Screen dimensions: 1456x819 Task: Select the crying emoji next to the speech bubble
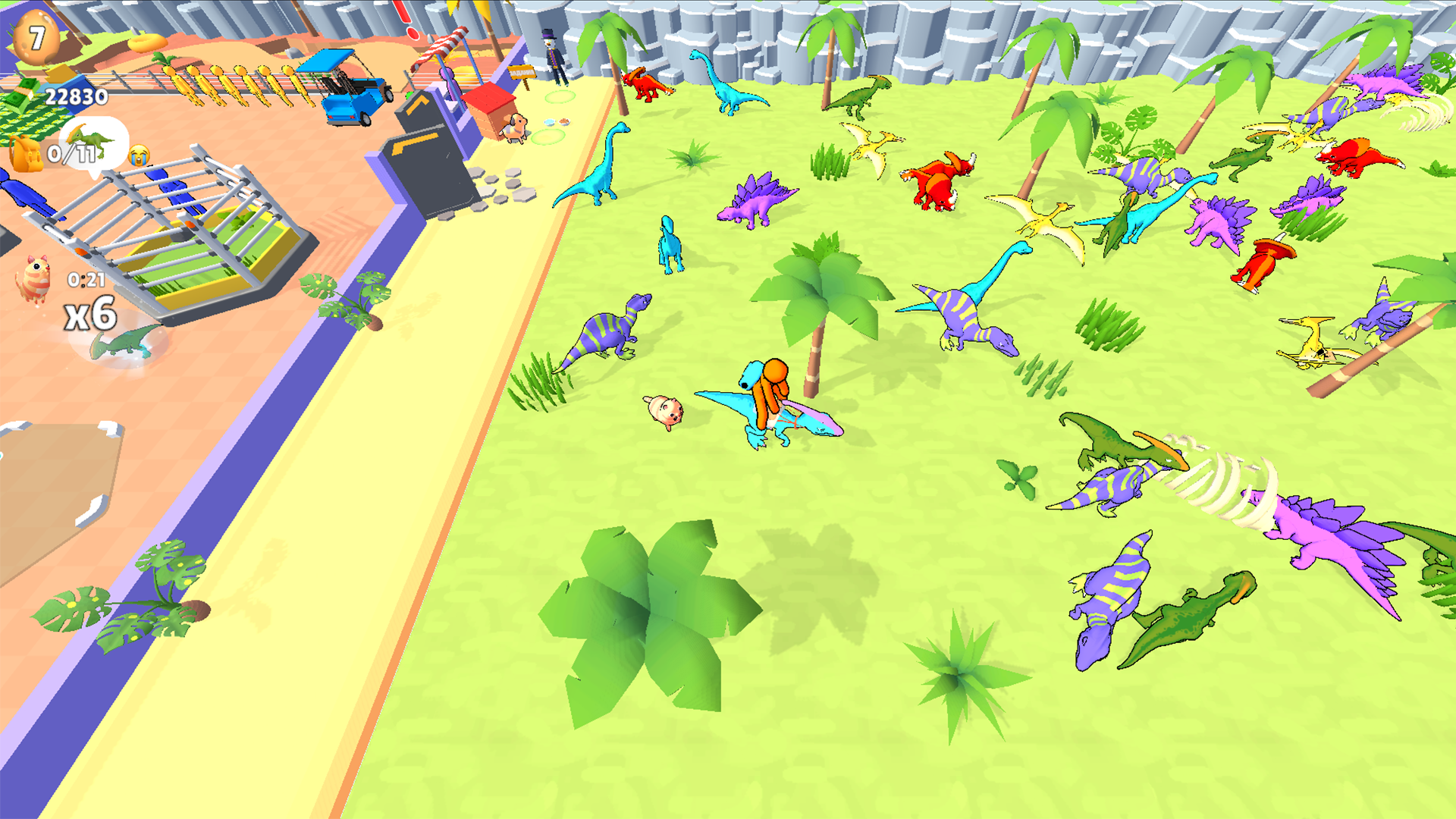tap(140, 155)
